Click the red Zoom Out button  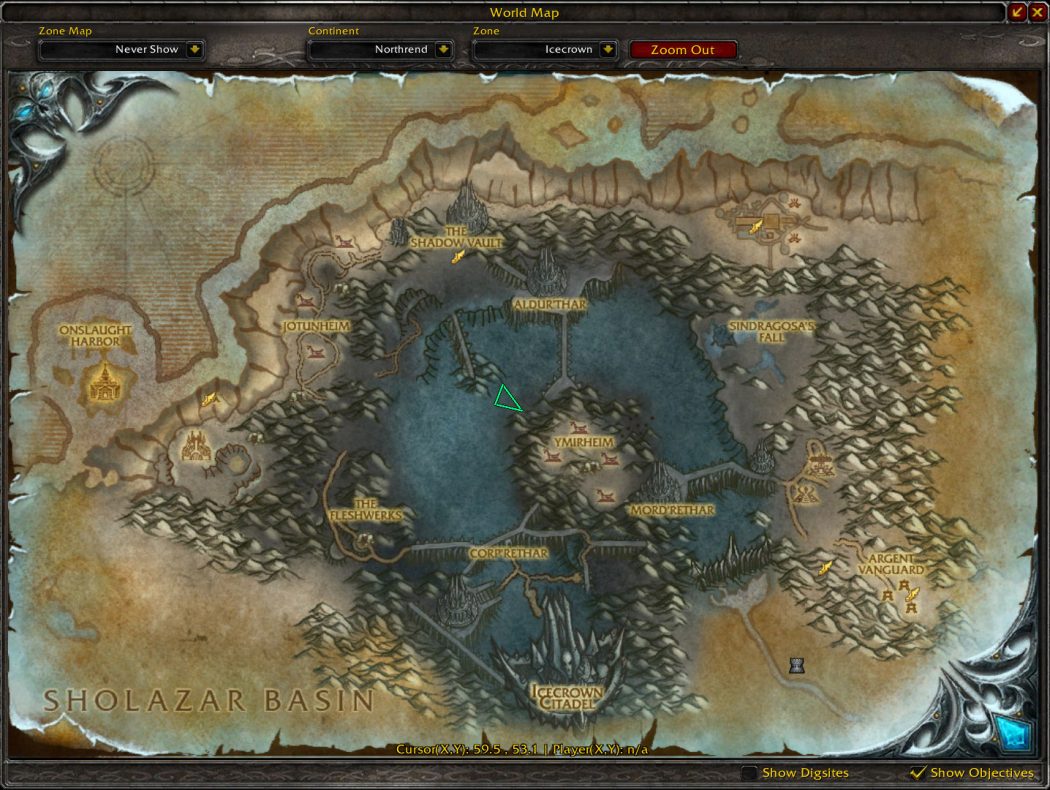683,50
